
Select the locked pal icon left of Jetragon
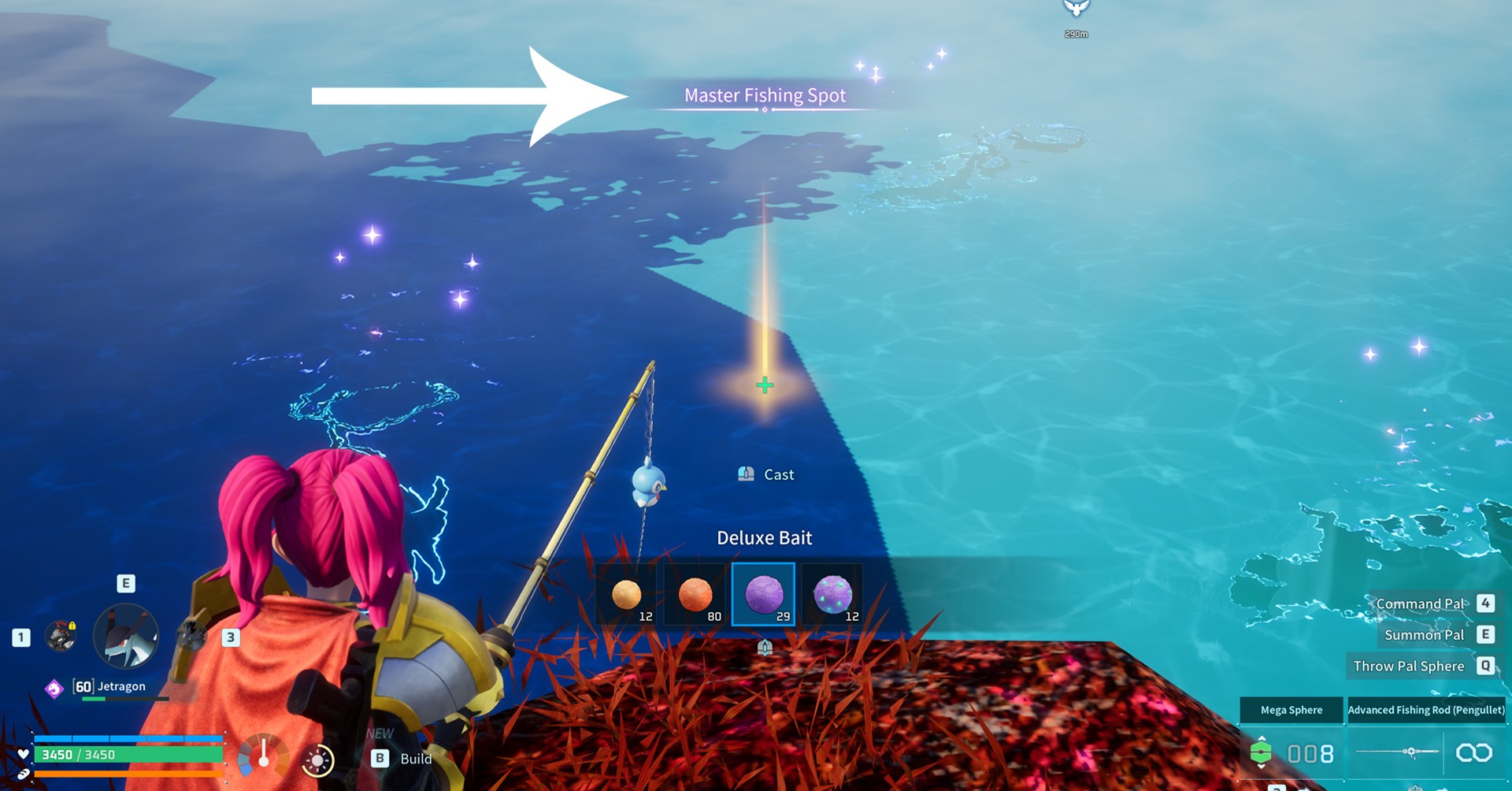pyautogui.click(x=61, y=637)
